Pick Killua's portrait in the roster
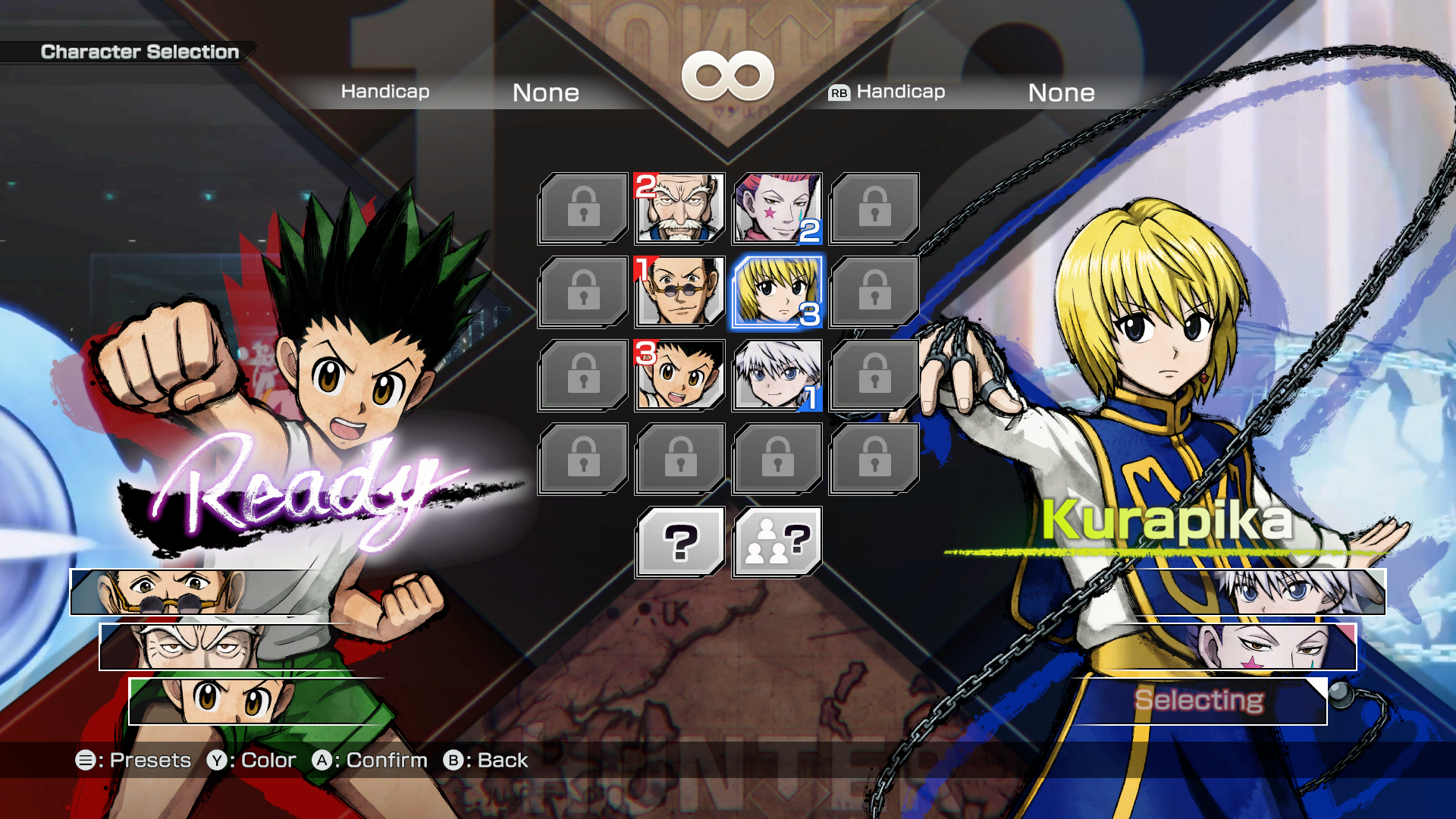Viewport: 1456px width, 819px height. click(x=777, y=375)
